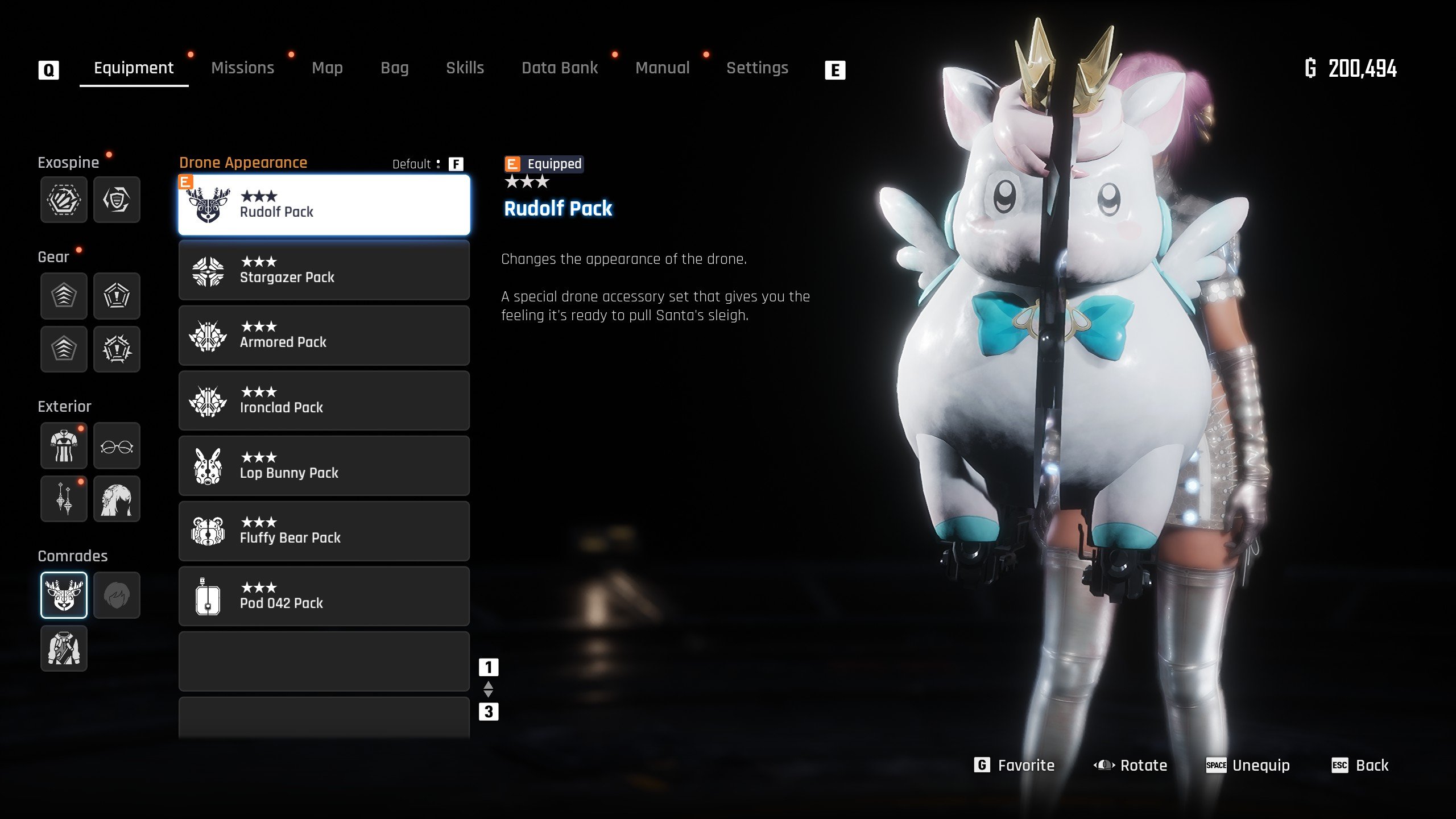Screen dimensions: 1456x819
Task: Open the outfit slot under Exterior
Action: 64,446
